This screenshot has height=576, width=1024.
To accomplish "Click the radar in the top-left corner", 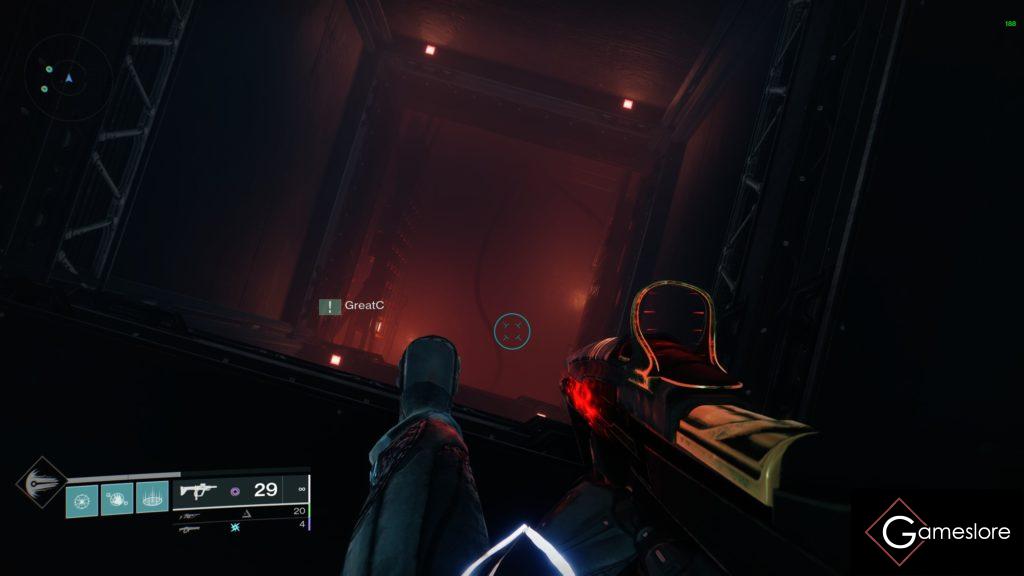I will click(69, 77).
